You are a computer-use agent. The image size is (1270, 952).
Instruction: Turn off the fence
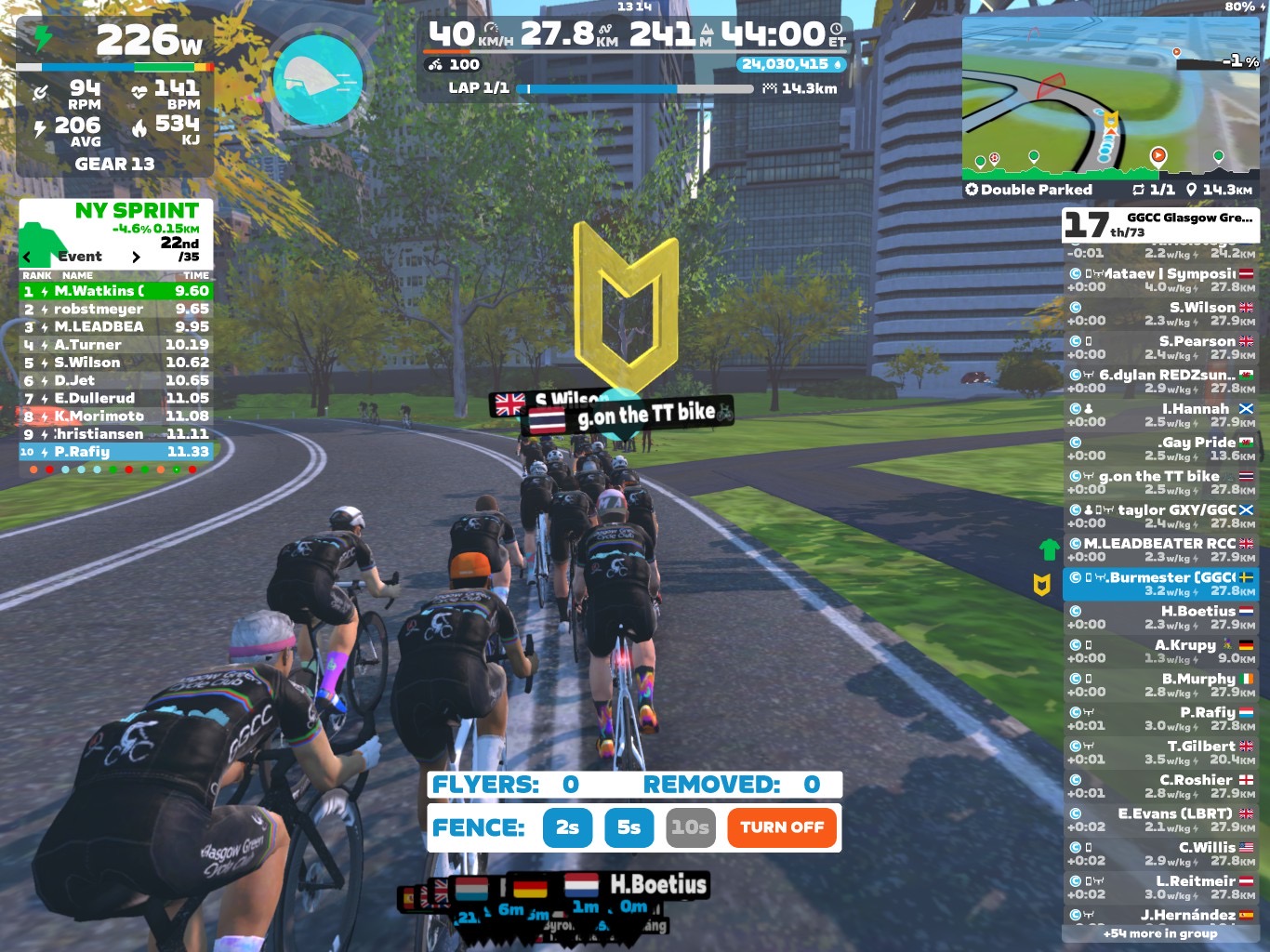click(x=782, y=827)
